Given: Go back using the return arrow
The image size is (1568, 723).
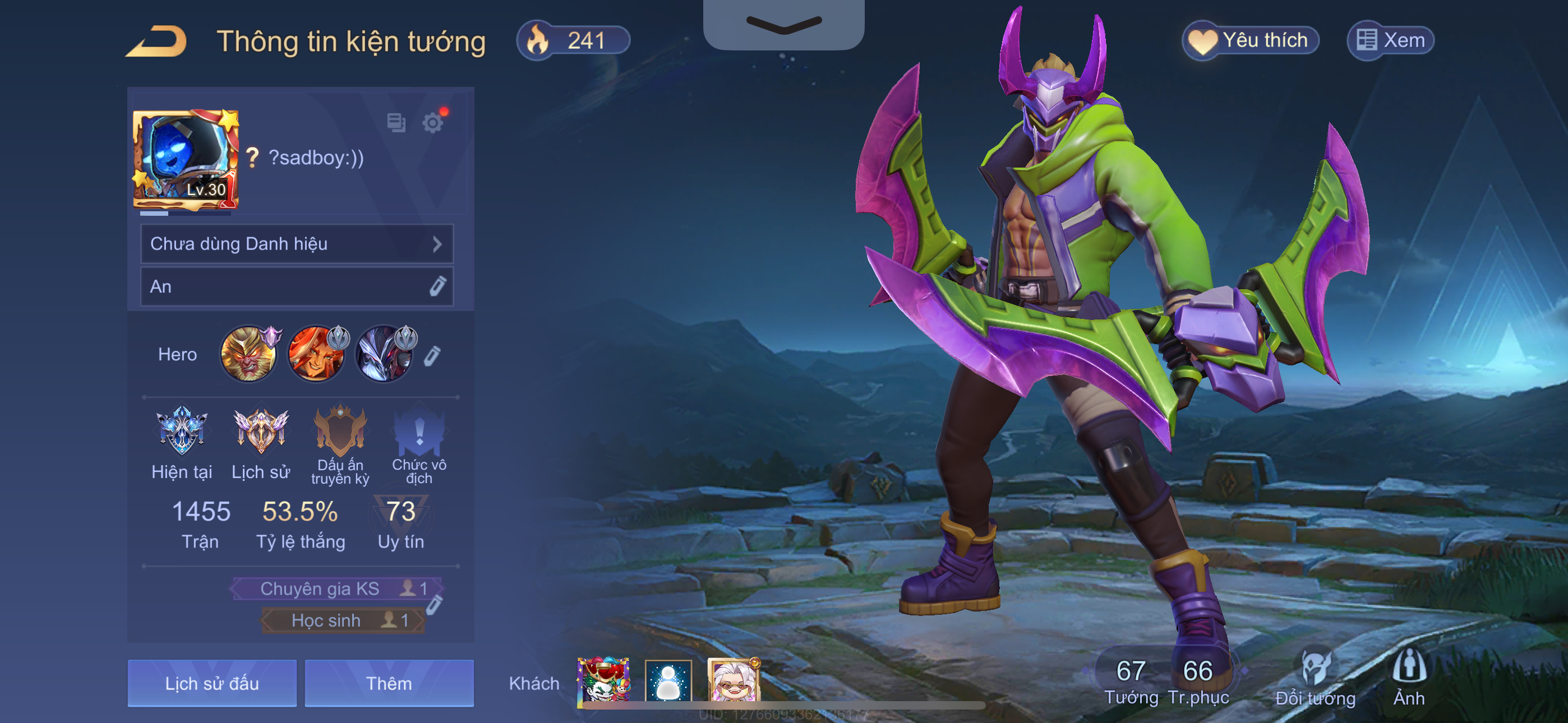Looking at the screenshot, I should pyautogui.click(x=156, y=41).
